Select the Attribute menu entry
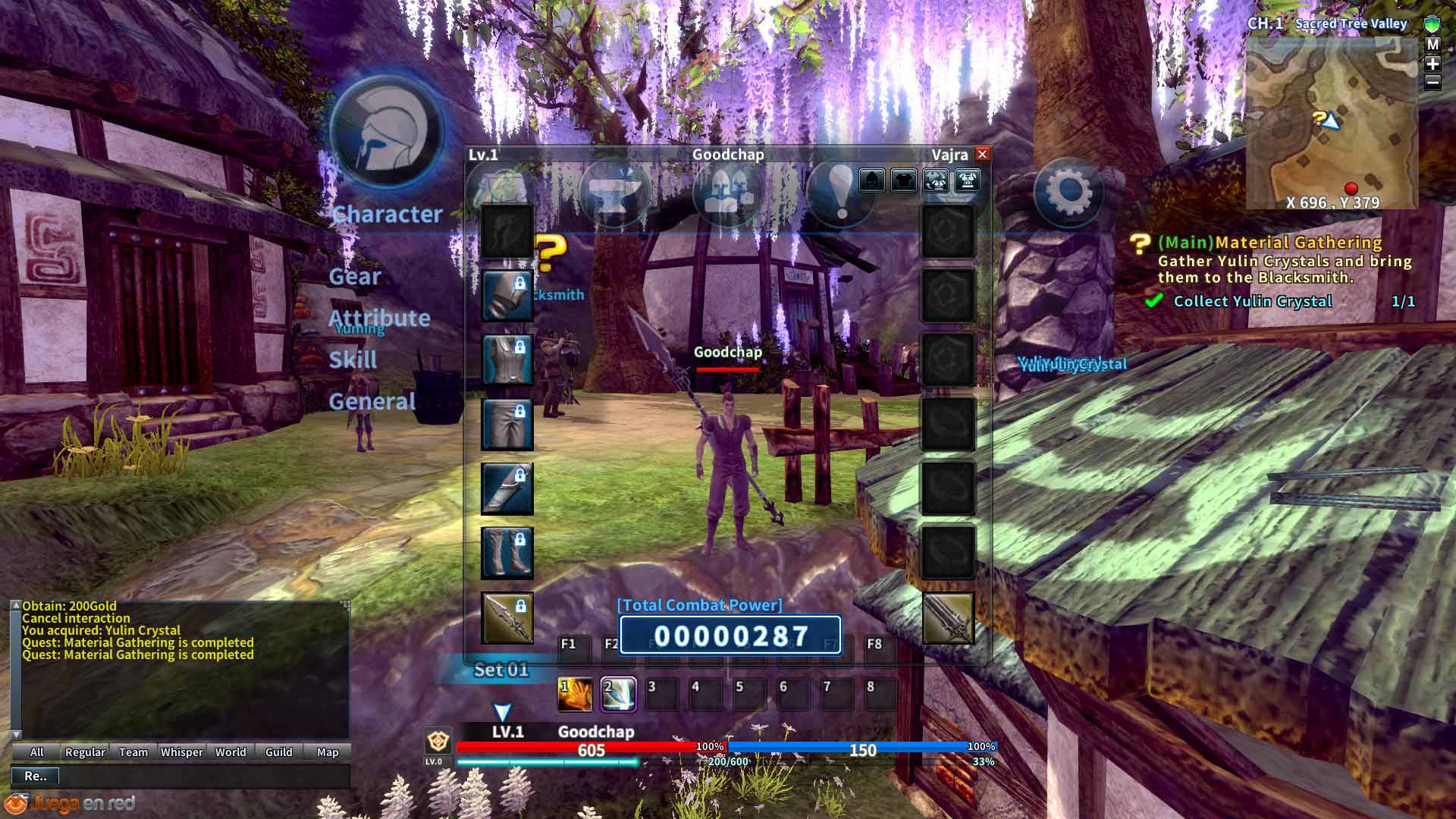The width and height of the screenshot is (1456, 819). coord(379,318)
